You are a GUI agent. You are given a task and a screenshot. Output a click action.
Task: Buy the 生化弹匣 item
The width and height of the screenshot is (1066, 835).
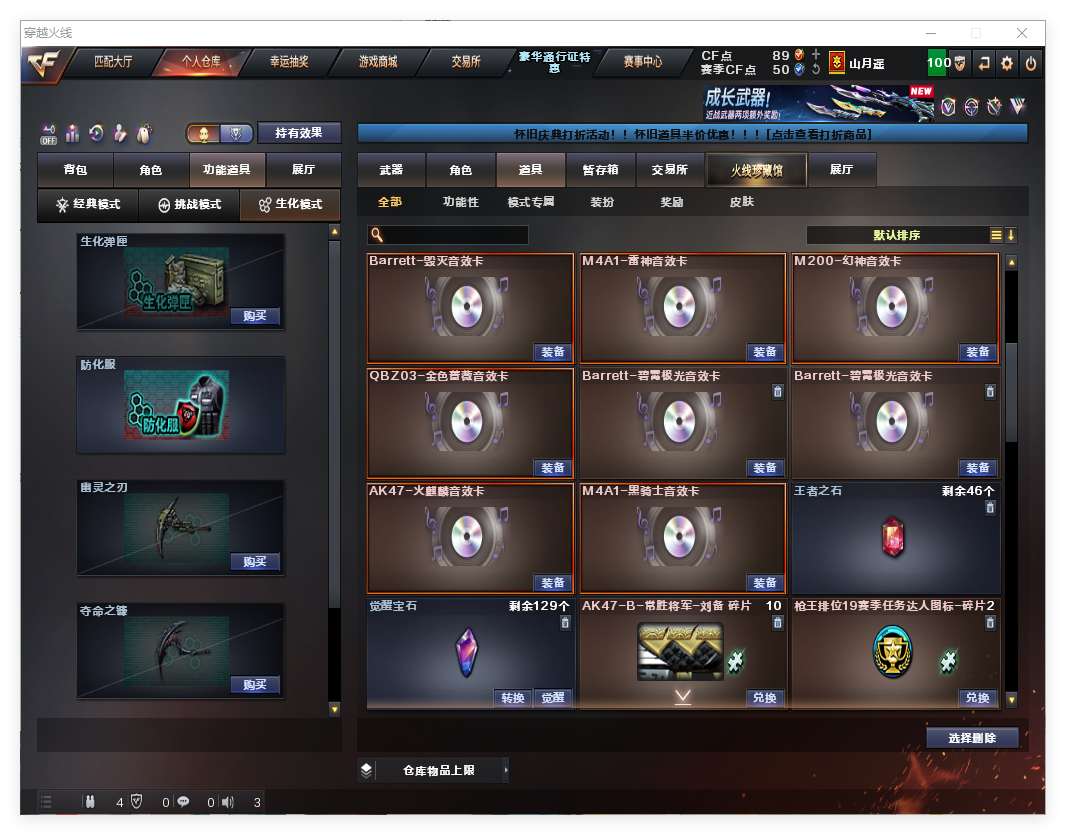(x=254, y=316)
